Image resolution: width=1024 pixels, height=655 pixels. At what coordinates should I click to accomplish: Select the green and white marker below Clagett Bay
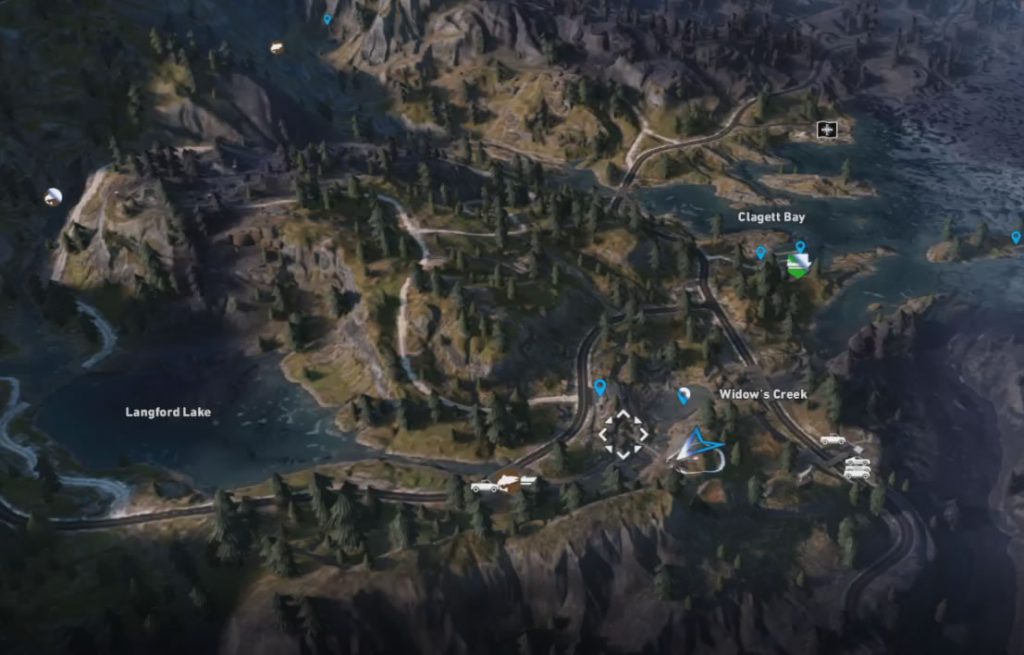point(797,265)
